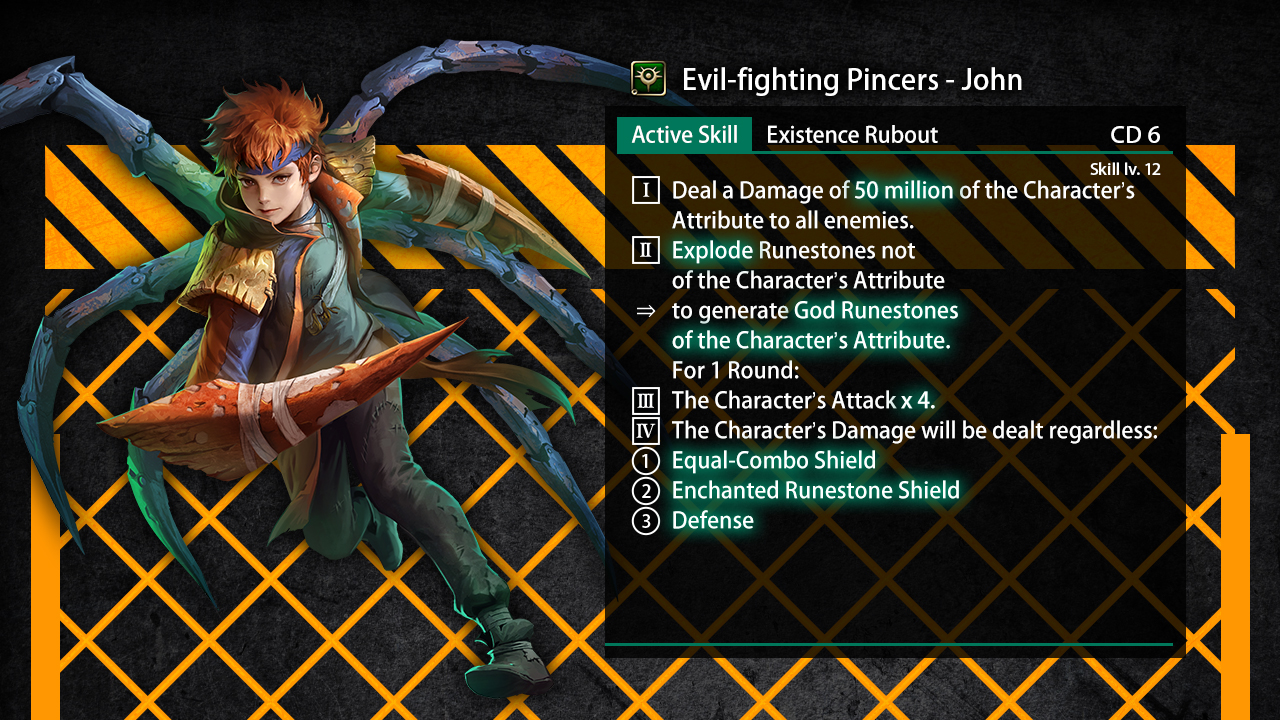This screenshot has width=1280, height=720.
Task: Click the green attribute icon beside John's name
Action: coord(648,78)
